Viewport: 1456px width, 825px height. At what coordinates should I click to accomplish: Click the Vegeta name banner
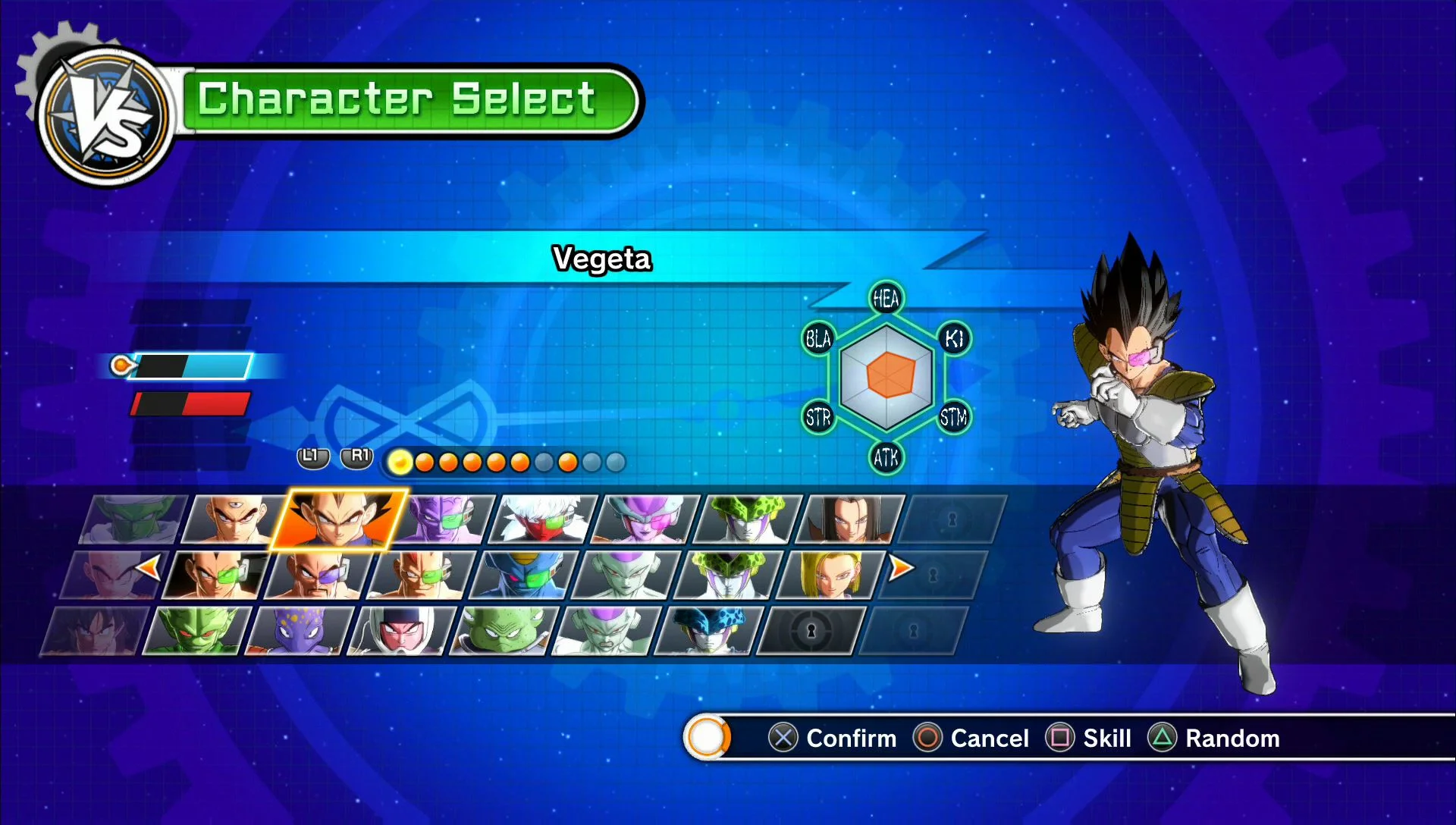tap(601, 259)
